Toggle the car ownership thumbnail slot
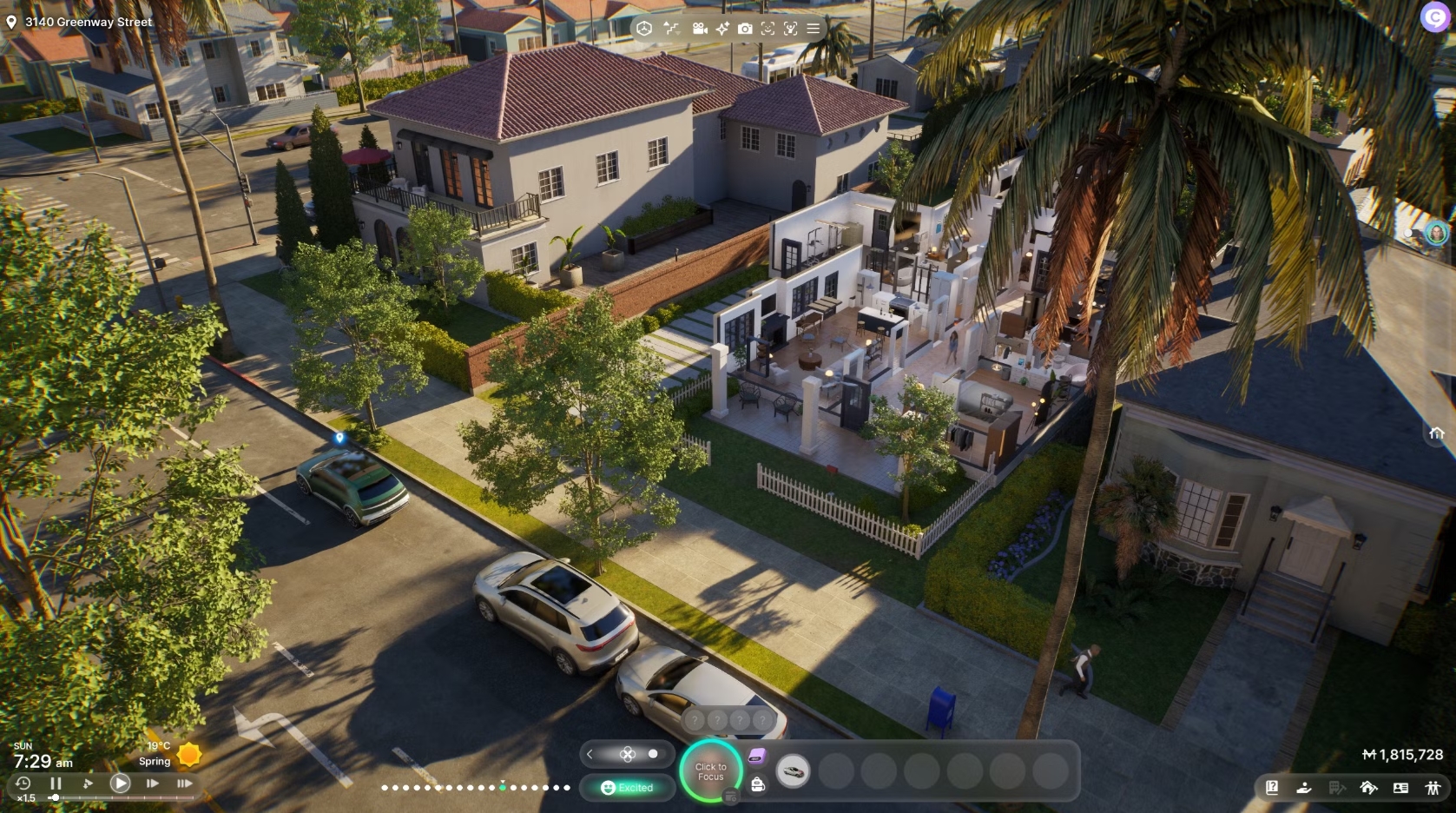The height and width of the screenshot is (813, 1456). pos(793,770)
